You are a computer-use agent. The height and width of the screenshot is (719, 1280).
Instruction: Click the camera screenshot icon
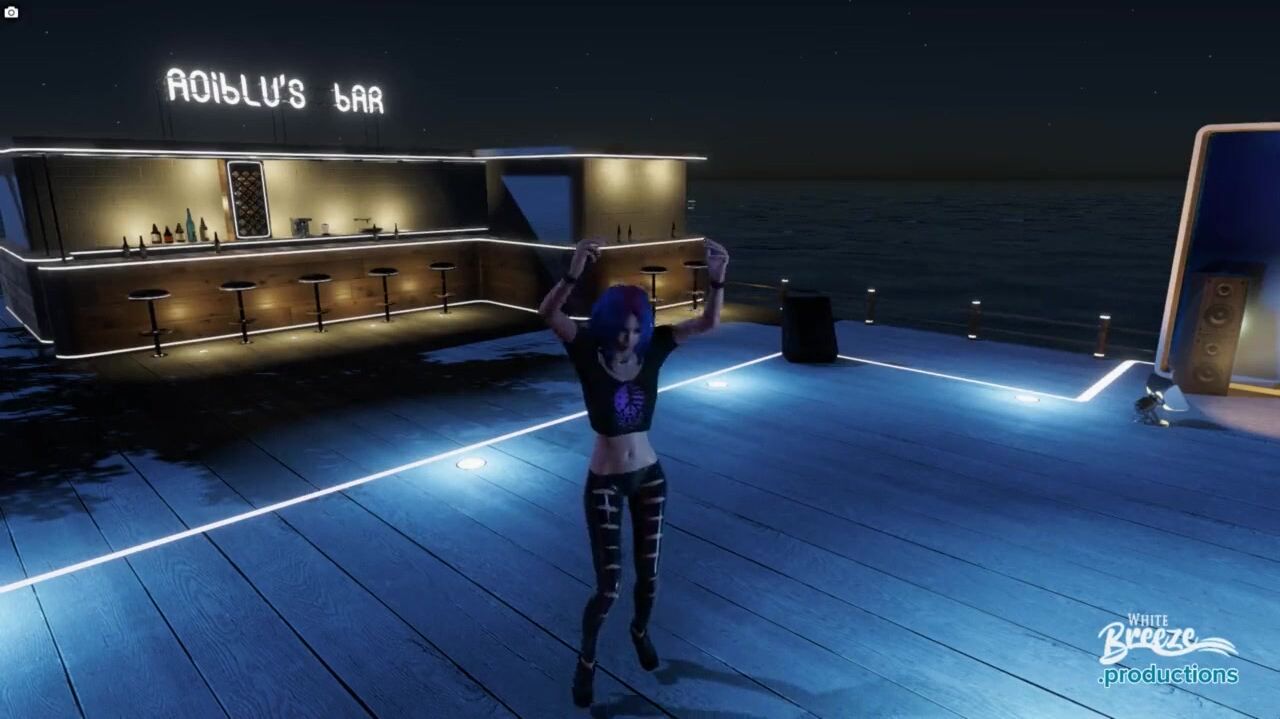tap(11, 12)
